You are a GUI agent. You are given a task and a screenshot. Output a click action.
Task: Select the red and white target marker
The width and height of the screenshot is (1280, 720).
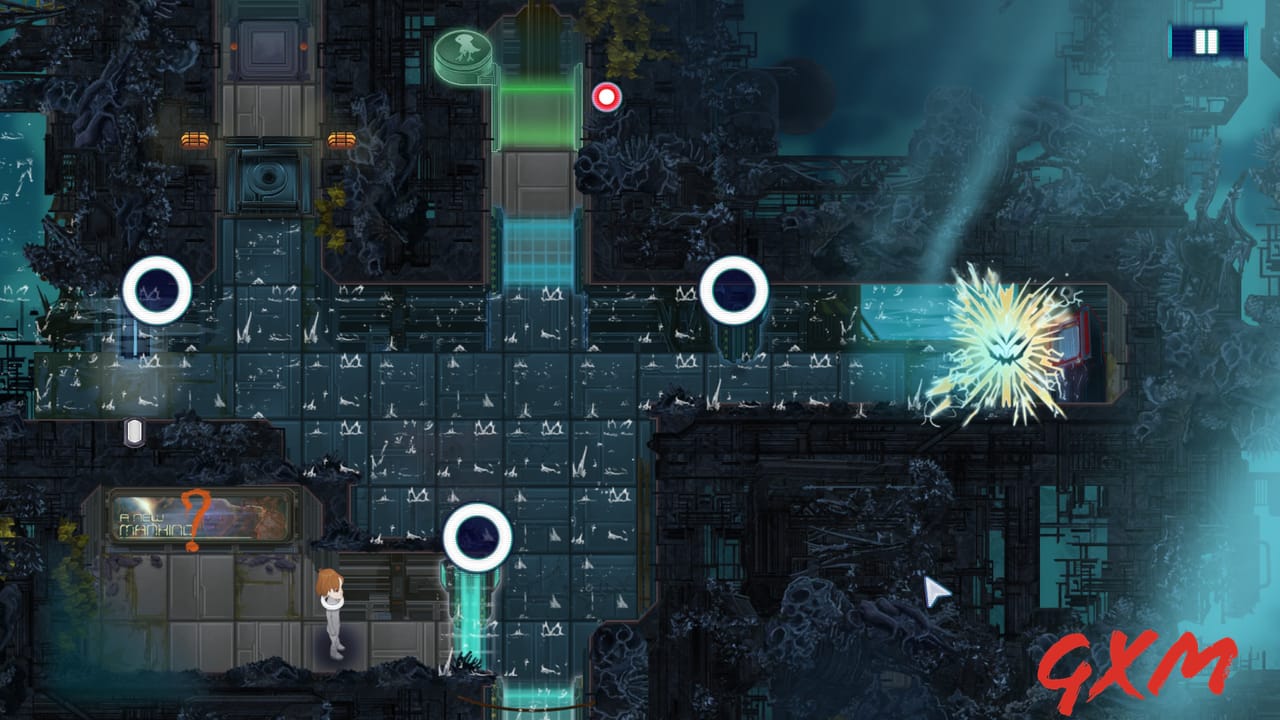point(607,97)
